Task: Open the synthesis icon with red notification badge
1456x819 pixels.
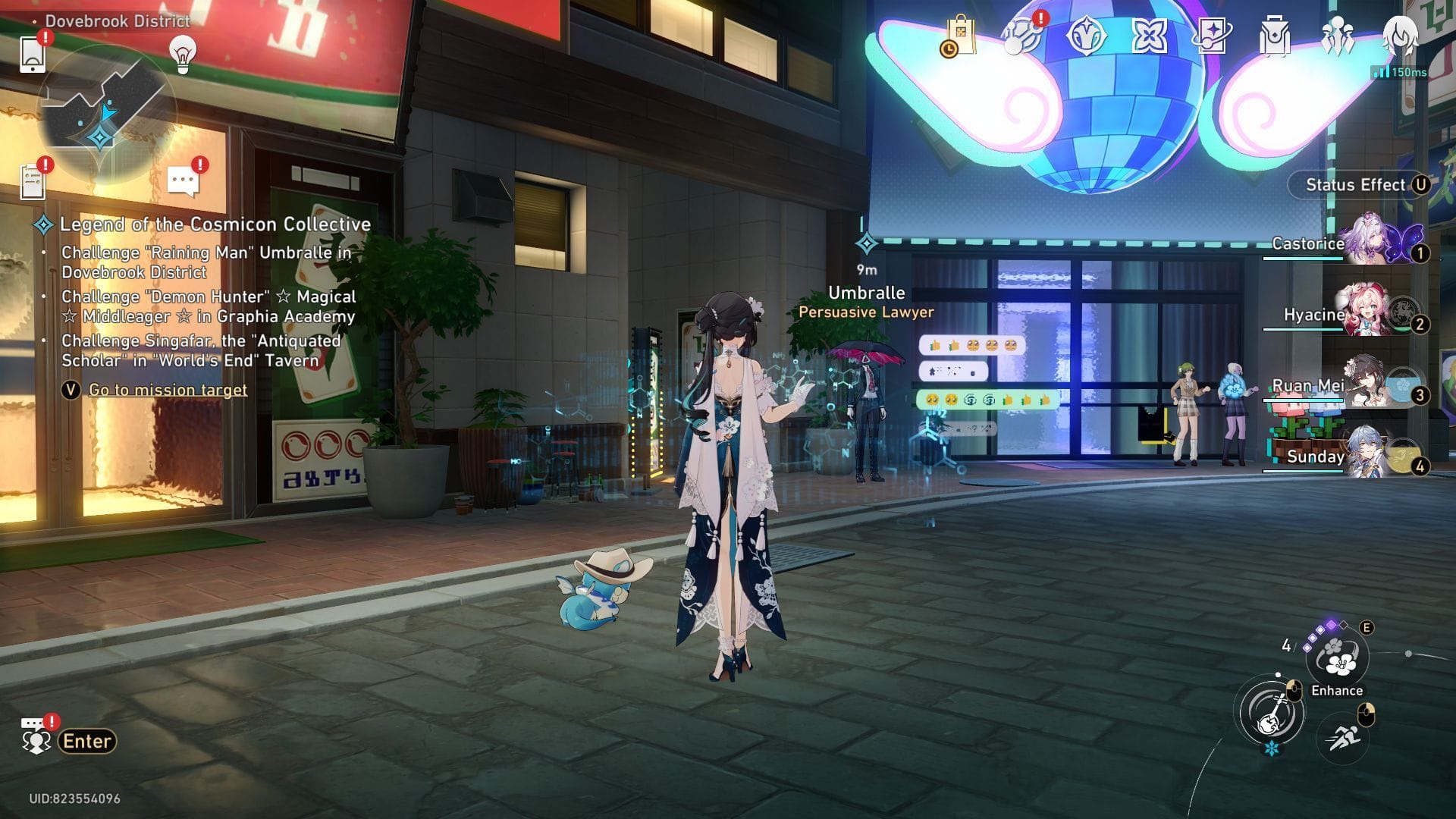Action: coord(1021,33)
